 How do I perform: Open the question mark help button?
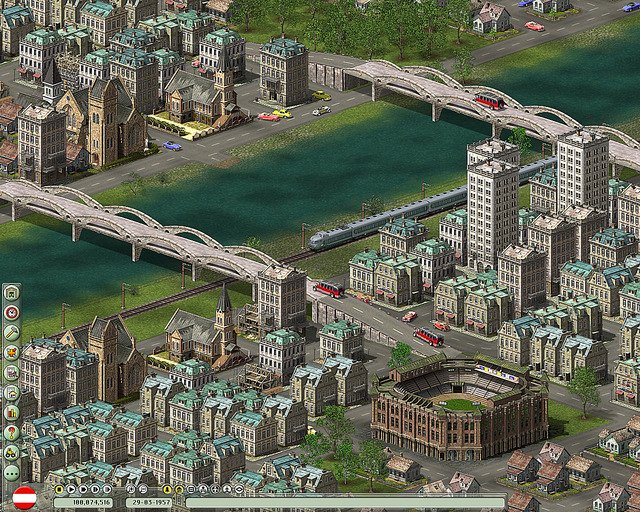click(11, 432)
